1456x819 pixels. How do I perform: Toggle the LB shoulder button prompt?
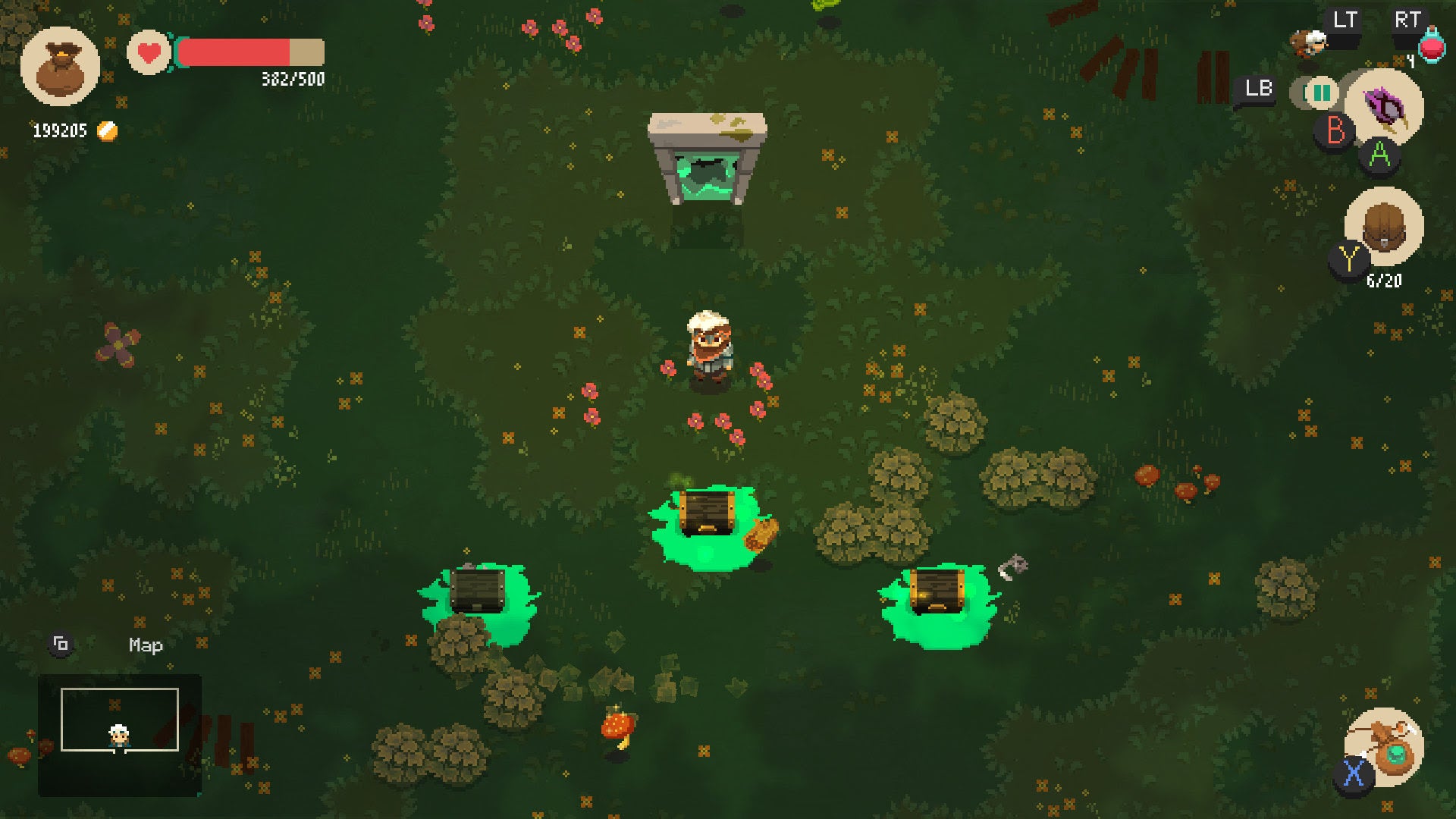click(1258, 89)
